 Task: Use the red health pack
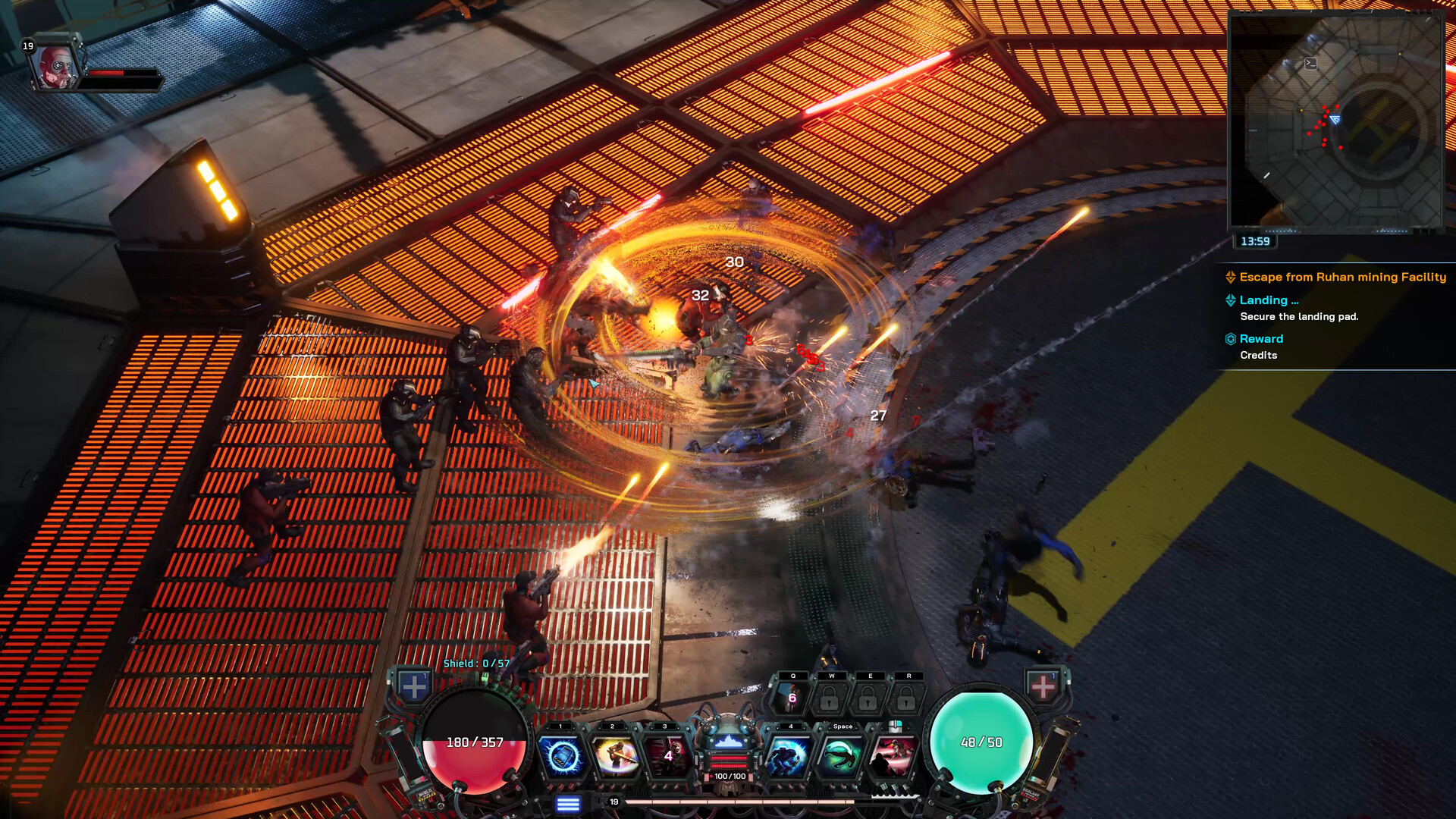pos(1043,686)
